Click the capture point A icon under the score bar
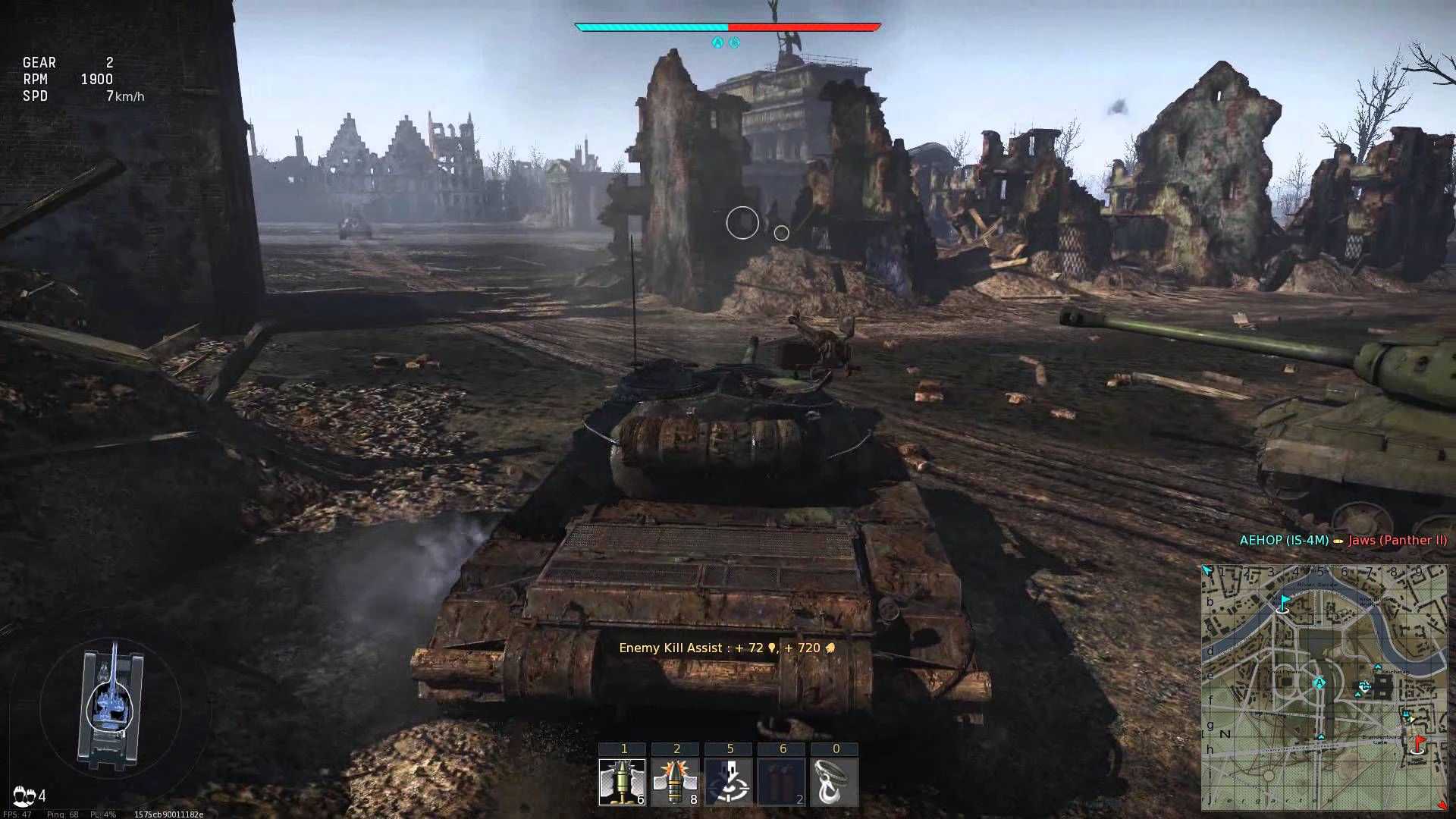This screenshot has width=1456, height=819. click(717, 43)
